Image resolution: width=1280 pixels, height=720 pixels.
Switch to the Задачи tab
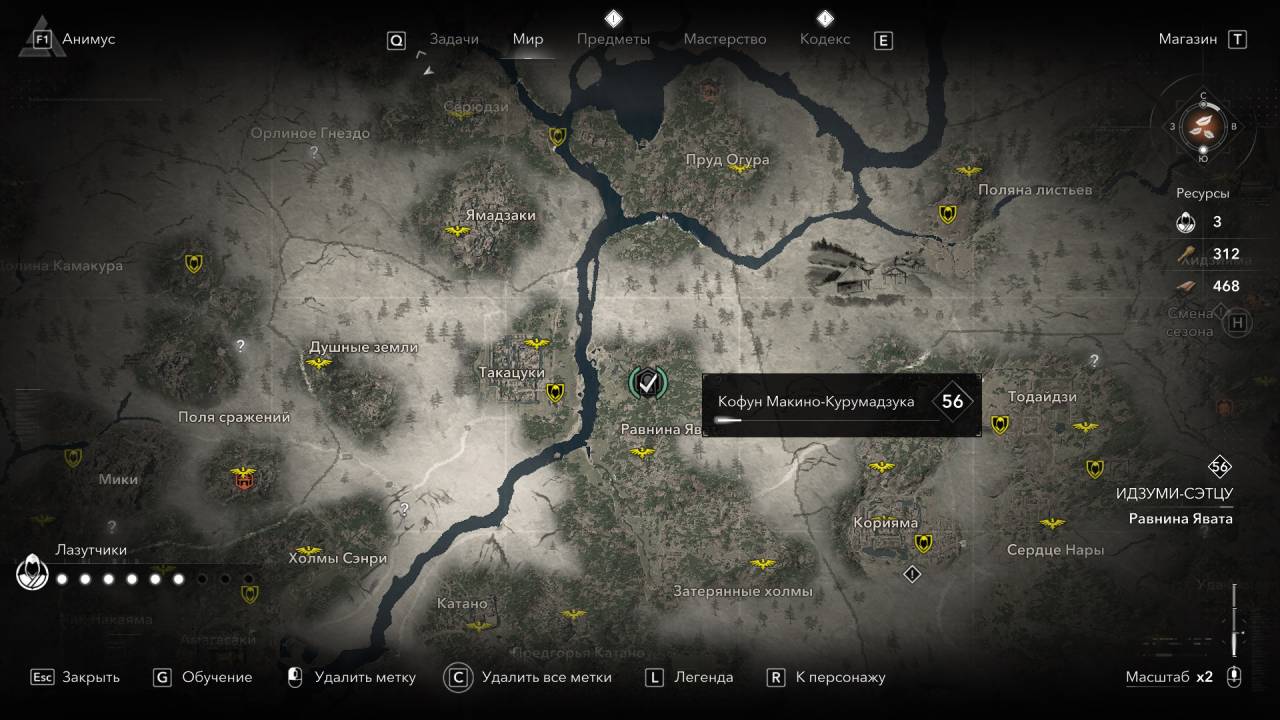pyautogui.click(x=453, y=39)
